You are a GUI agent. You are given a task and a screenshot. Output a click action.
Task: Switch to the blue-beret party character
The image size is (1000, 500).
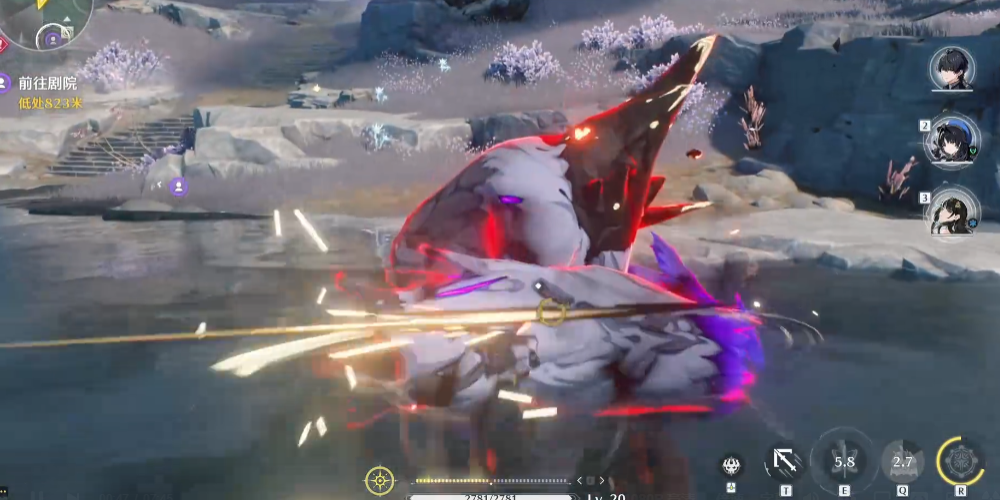pyautogui.click(x=952, y=140)
